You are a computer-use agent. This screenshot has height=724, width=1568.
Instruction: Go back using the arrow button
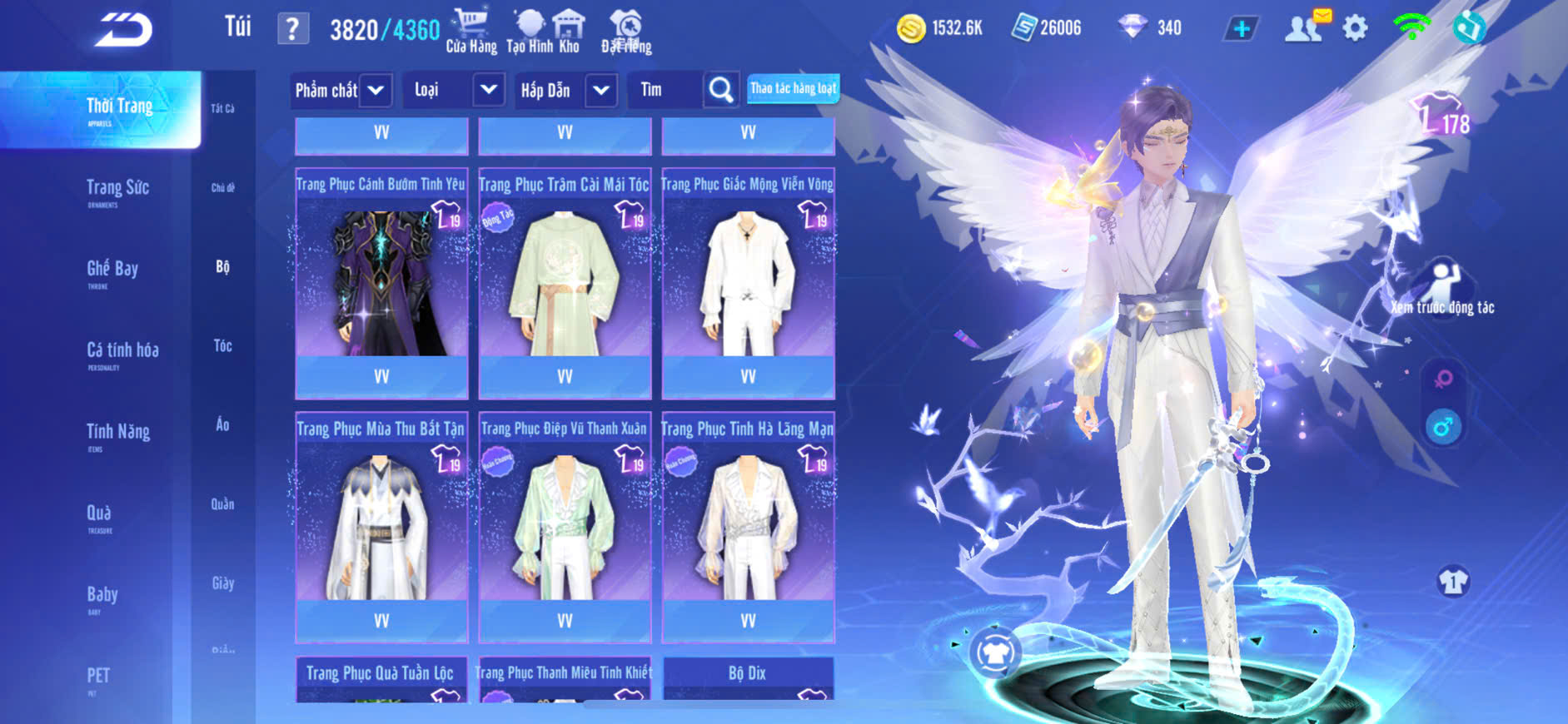(123, 31)
